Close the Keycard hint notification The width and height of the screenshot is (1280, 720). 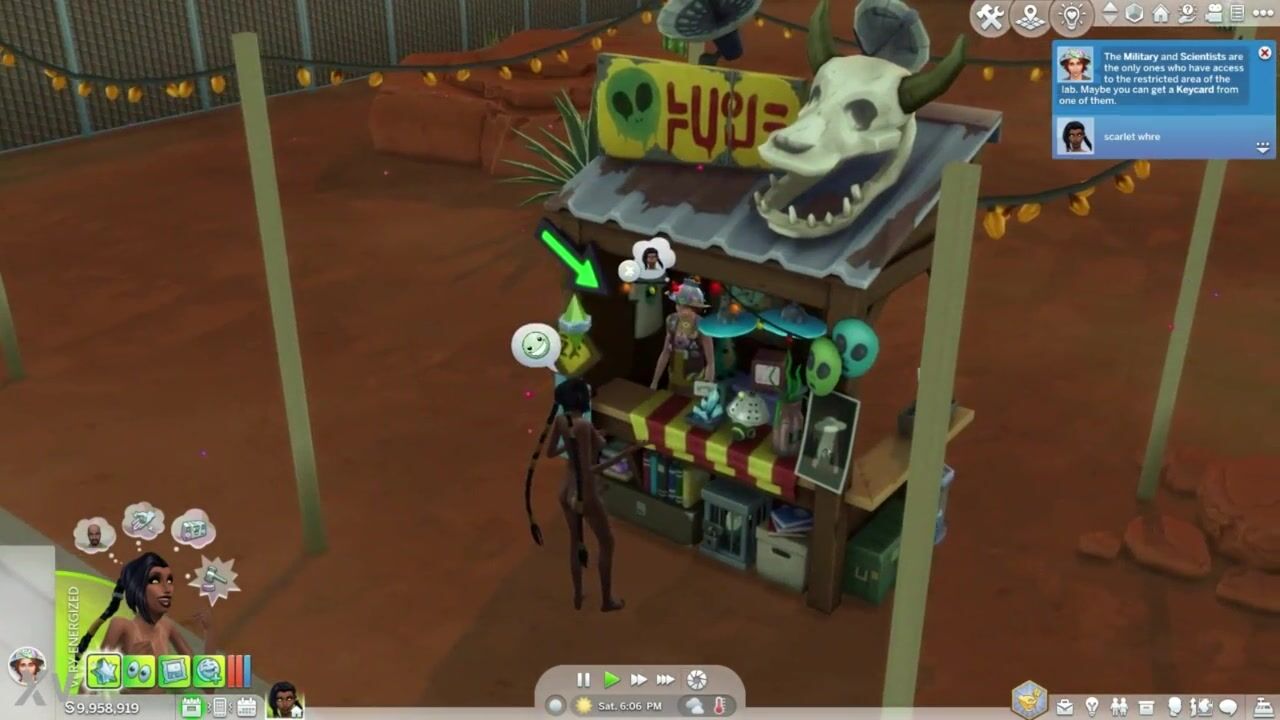click(1264, 53)
